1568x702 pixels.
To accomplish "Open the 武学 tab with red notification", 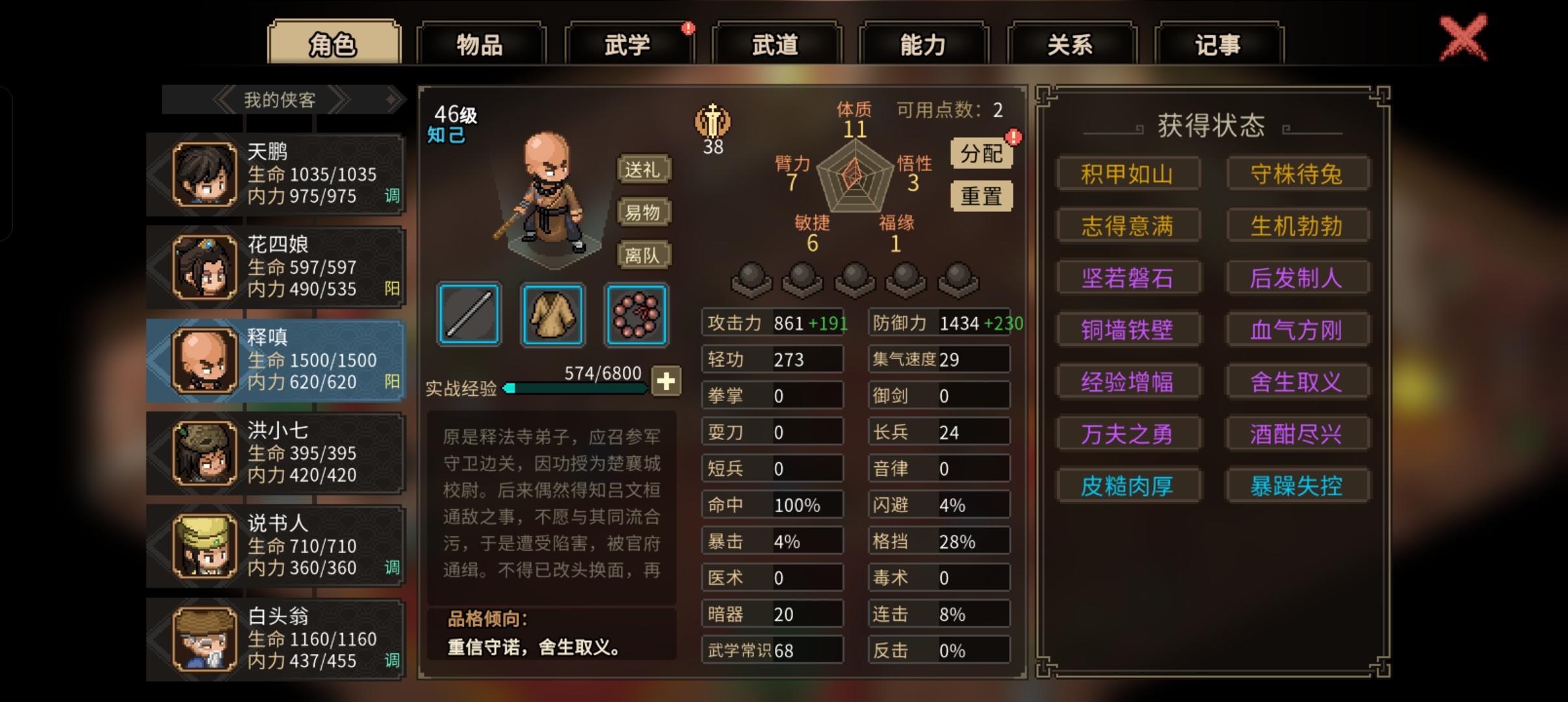I will click(627, 44).
